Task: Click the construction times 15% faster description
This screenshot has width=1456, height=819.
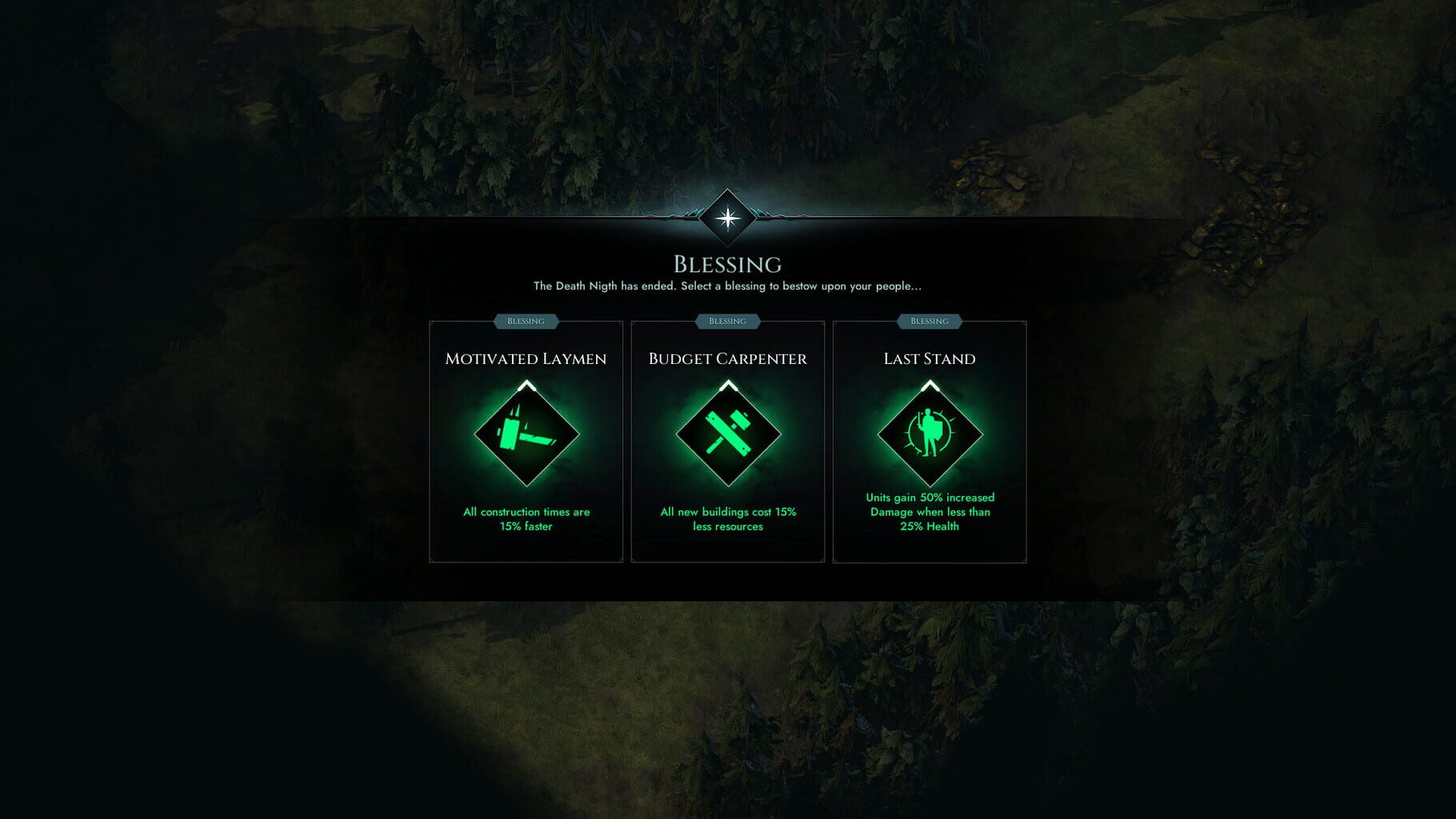Action: 526,519
